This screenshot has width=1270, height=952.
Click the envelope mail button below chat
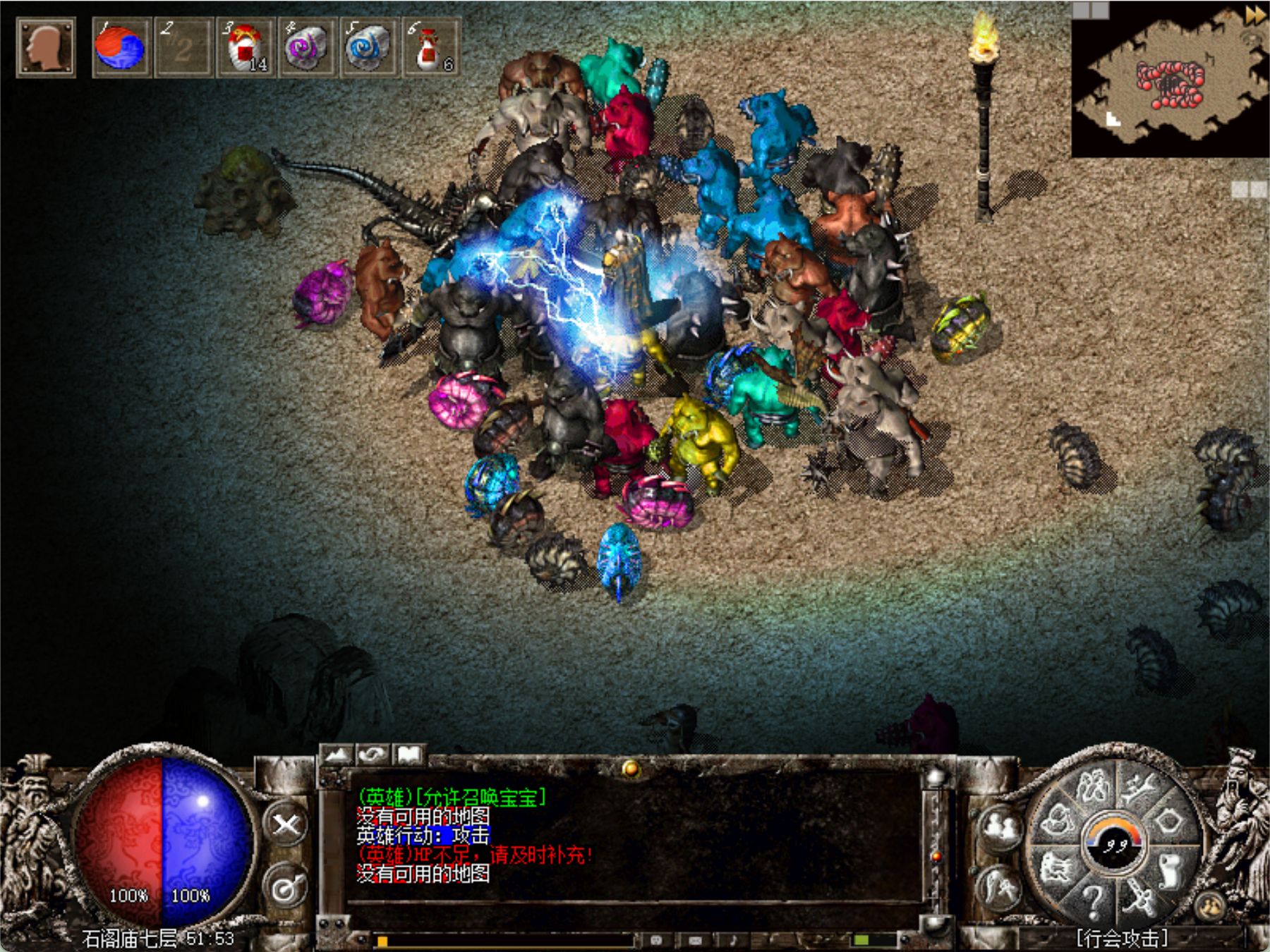[x=695, y=939]
